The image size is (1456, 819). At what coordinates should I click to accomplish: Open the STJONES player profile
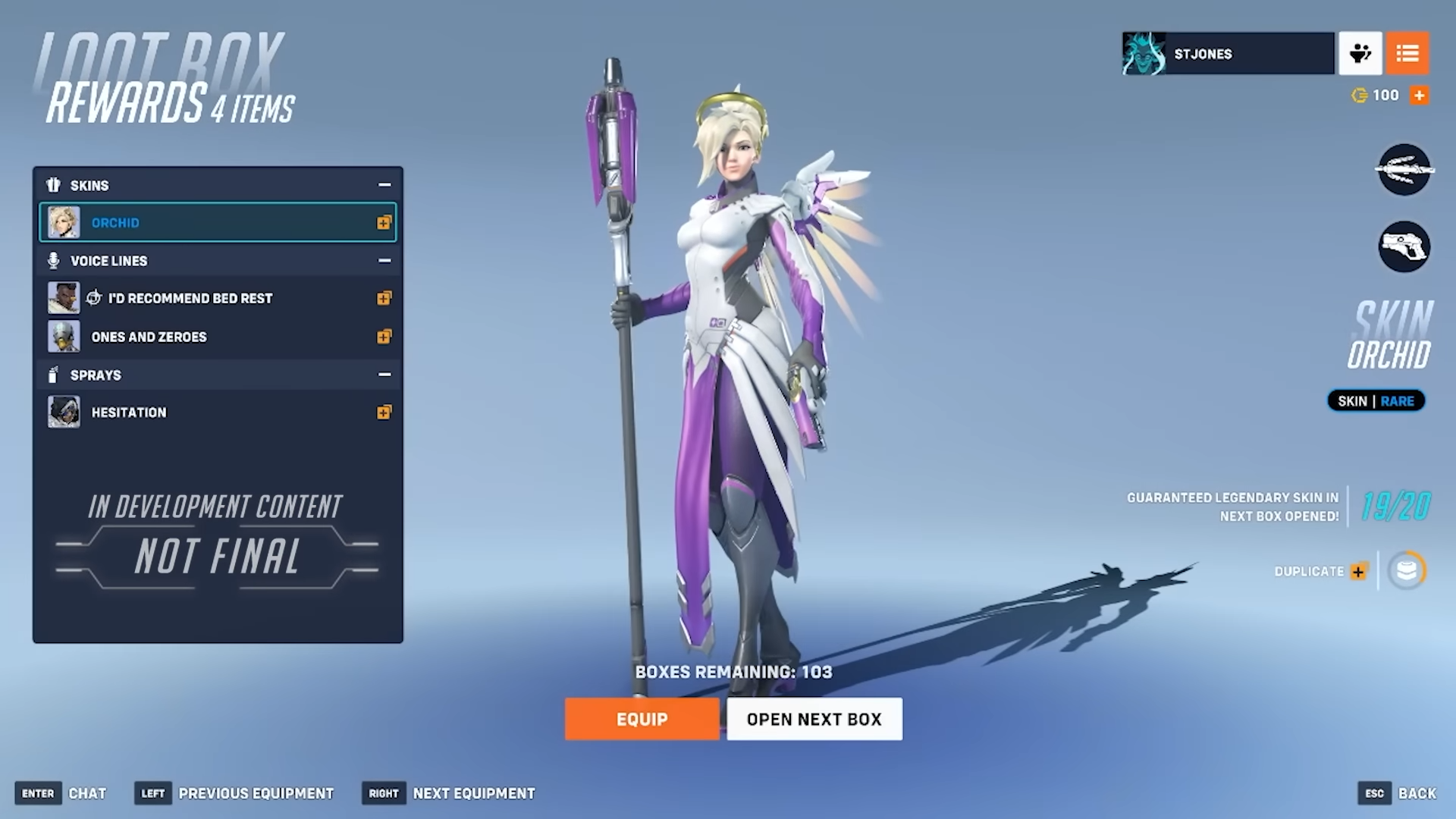tap(1228, 53)
